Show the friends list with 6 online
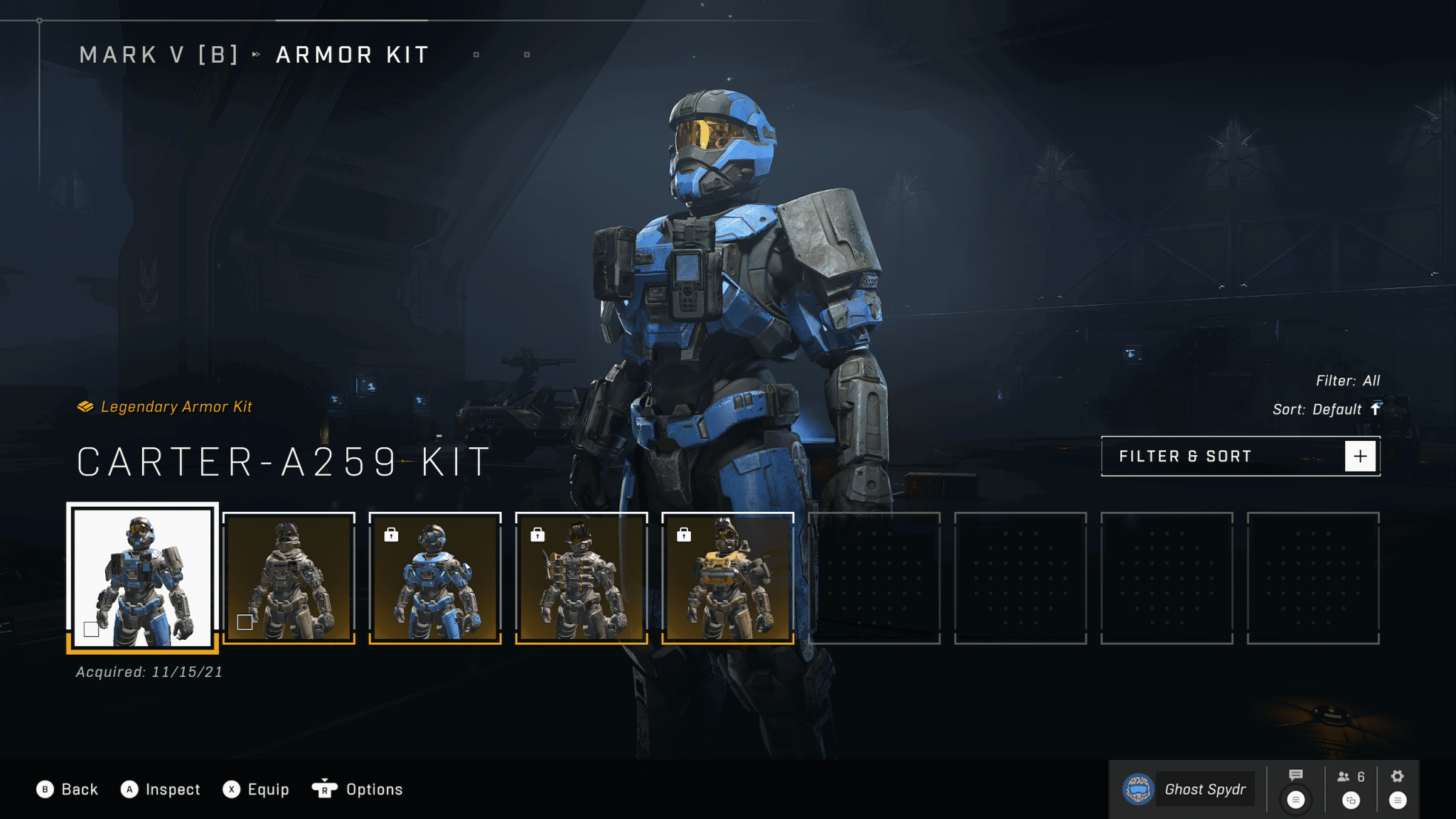1456x819 pixels. 1351,777
